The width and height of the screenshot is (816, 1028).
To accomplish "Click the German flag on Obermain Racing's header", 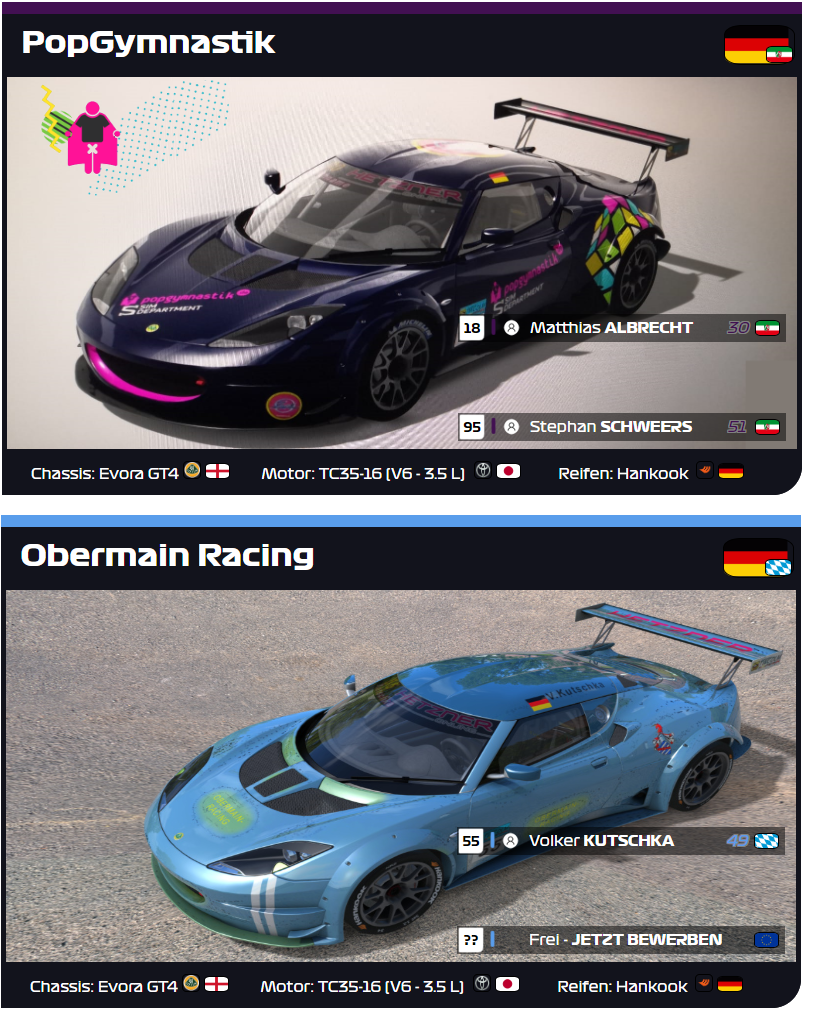I will [x=757, y=557].
